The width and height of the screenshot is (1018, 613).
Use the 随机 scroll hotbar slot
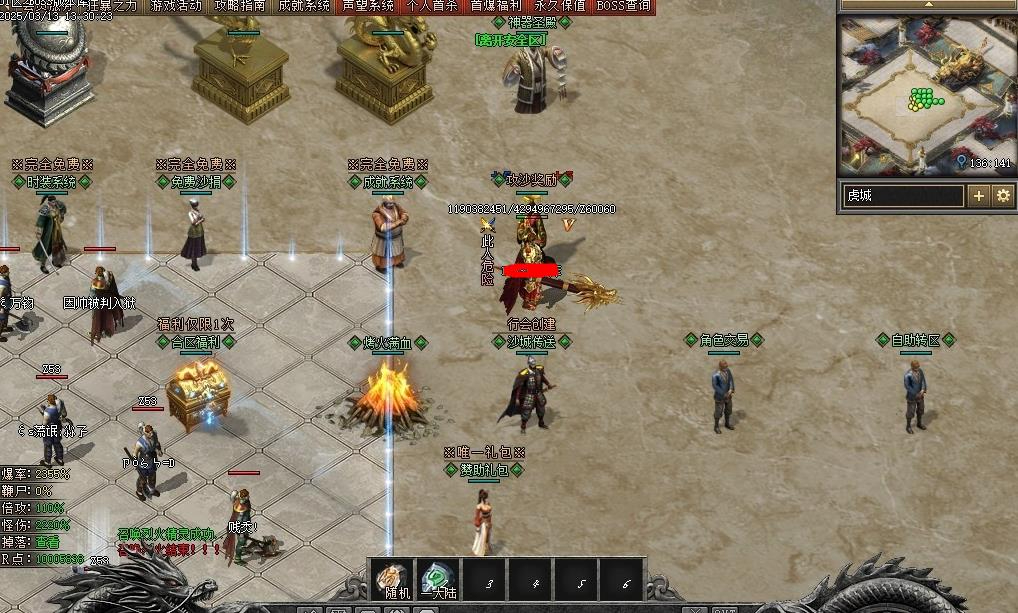392,580
